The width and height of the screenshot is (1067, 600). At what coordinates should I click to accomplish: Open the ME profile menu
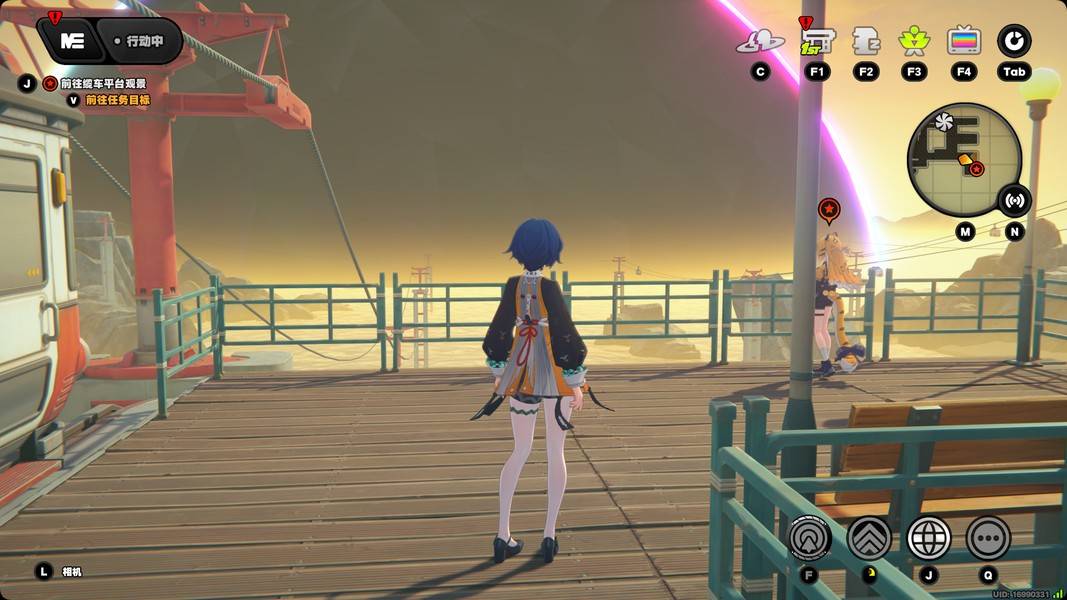tap(71, 41)
